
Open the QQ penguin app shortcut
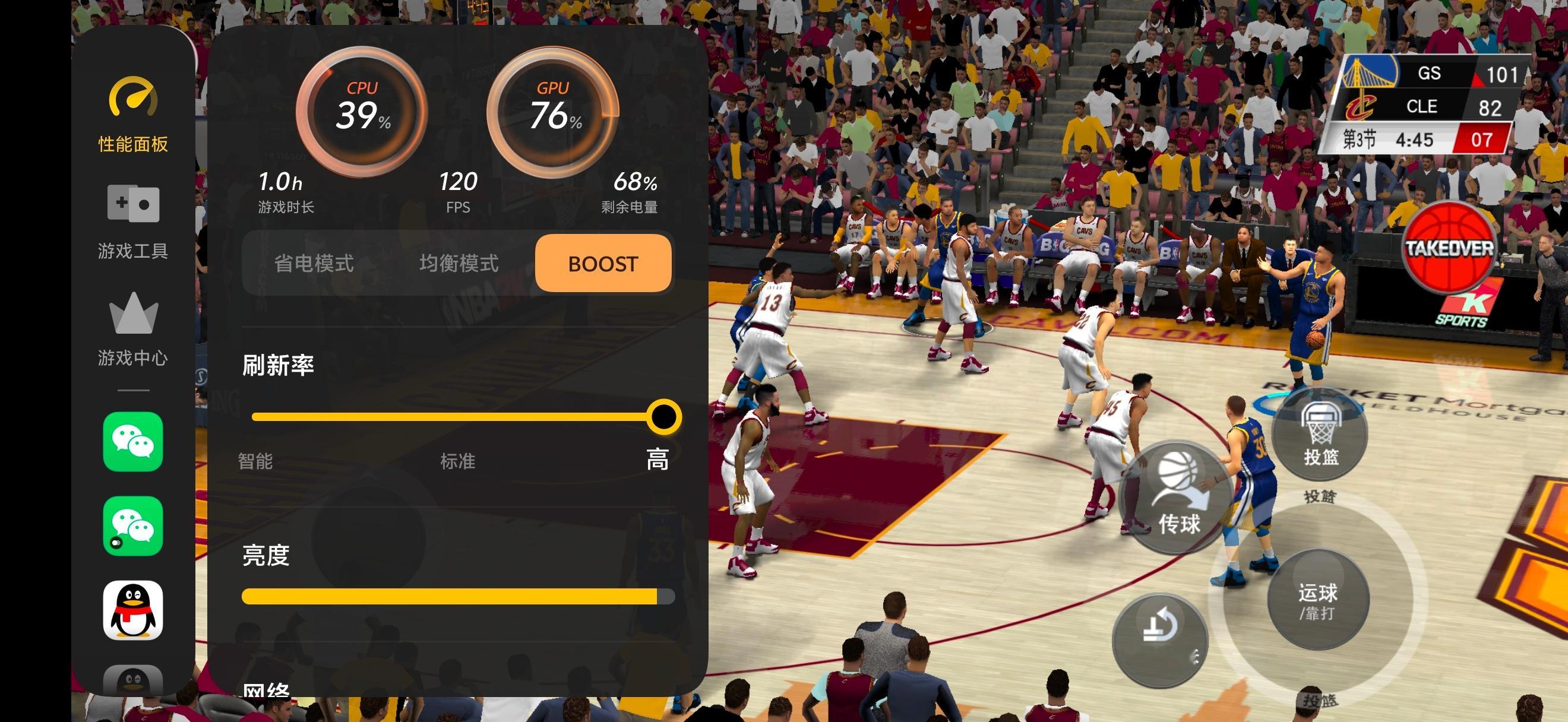(x=133, y=610)
